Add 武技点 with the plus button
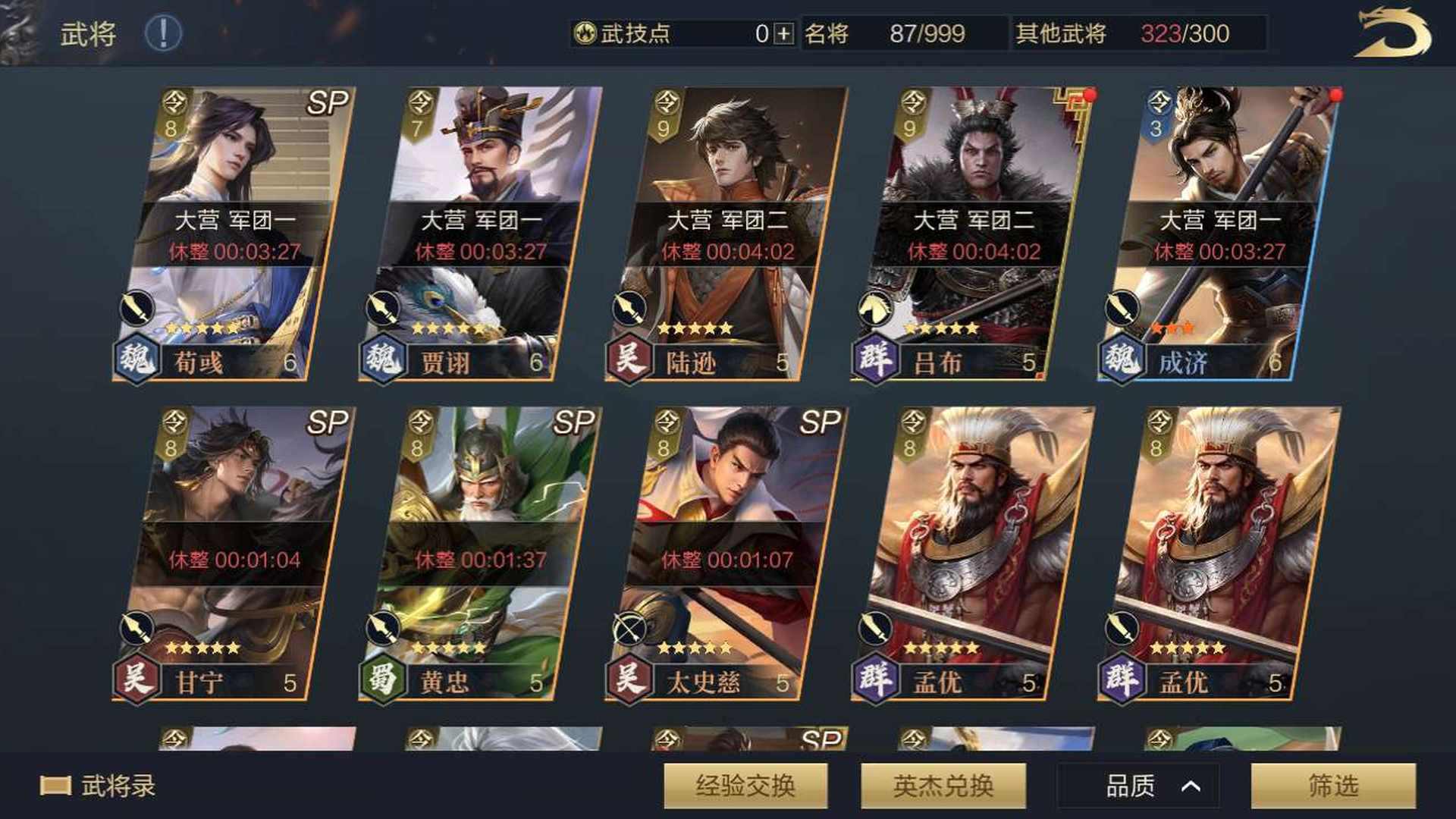This screenshot has width=1456, height=819. (784, 33)
